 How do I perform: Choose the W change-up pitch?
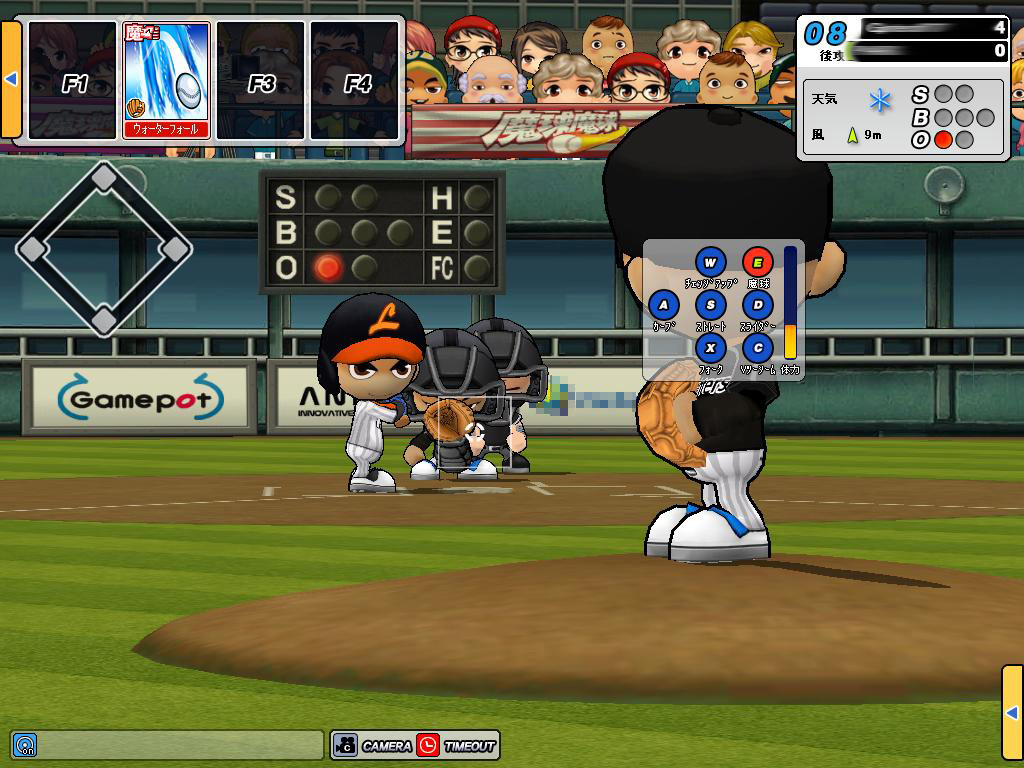[x=711, y=263]
